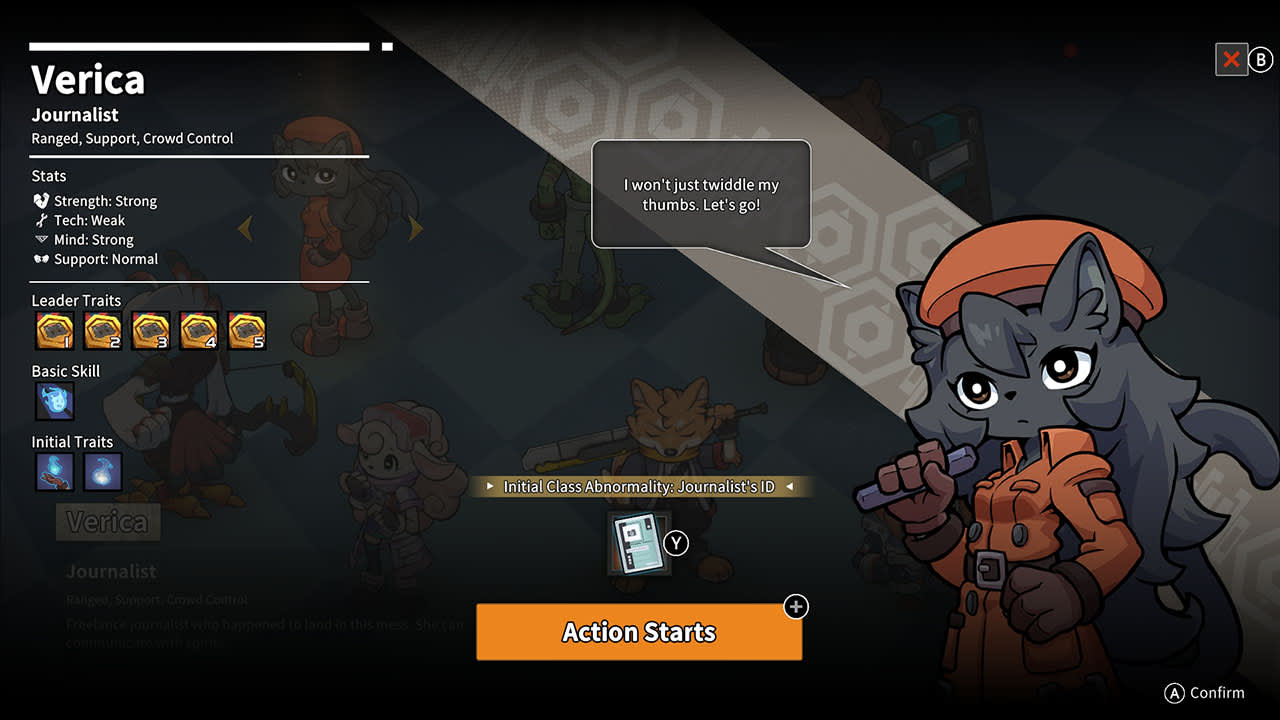1280x720 pixels.
Task: Click the A Confirm prompt
Action: coord(1205,692)
